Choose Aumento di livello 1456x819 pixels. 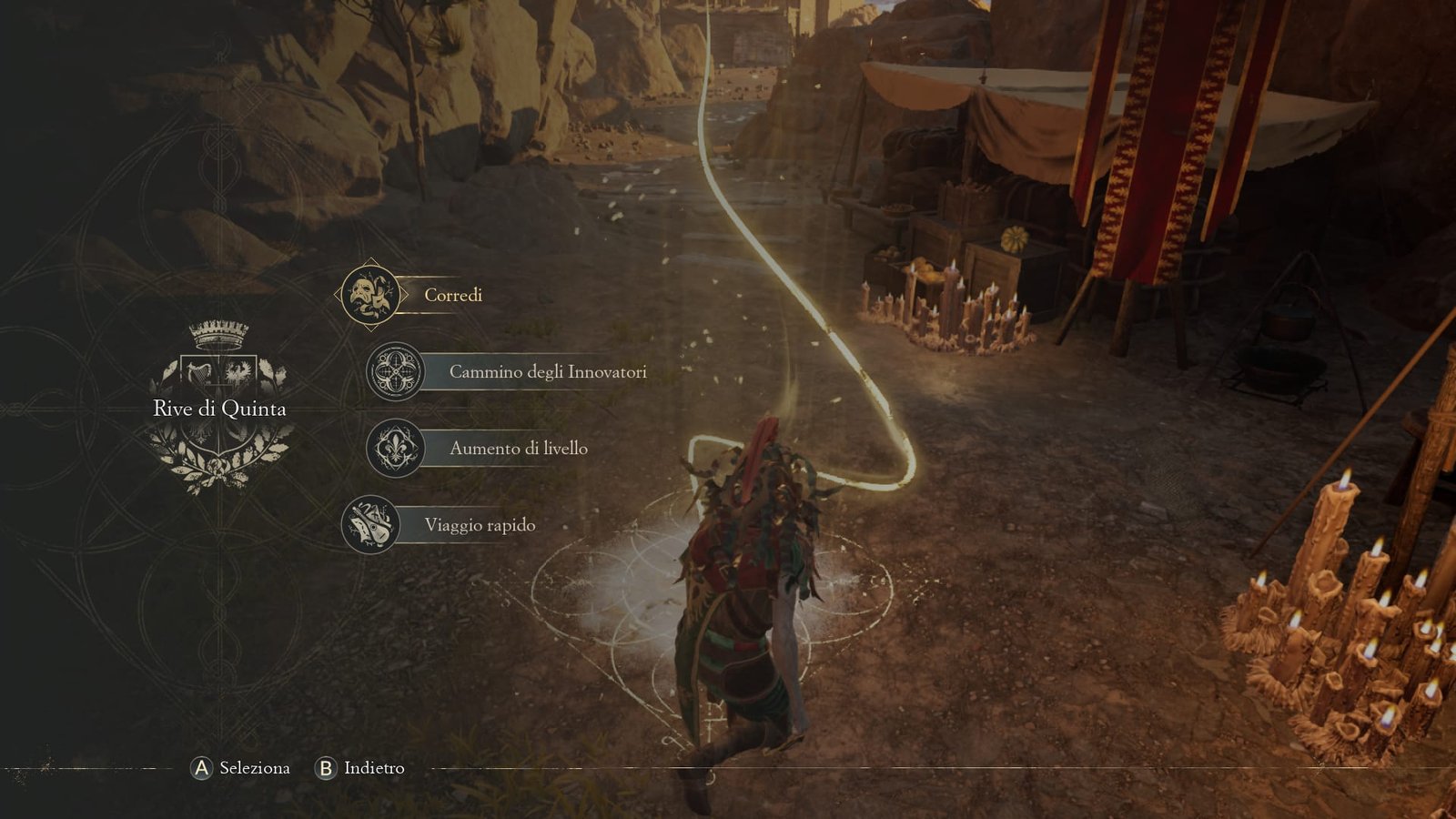point(518,448)
